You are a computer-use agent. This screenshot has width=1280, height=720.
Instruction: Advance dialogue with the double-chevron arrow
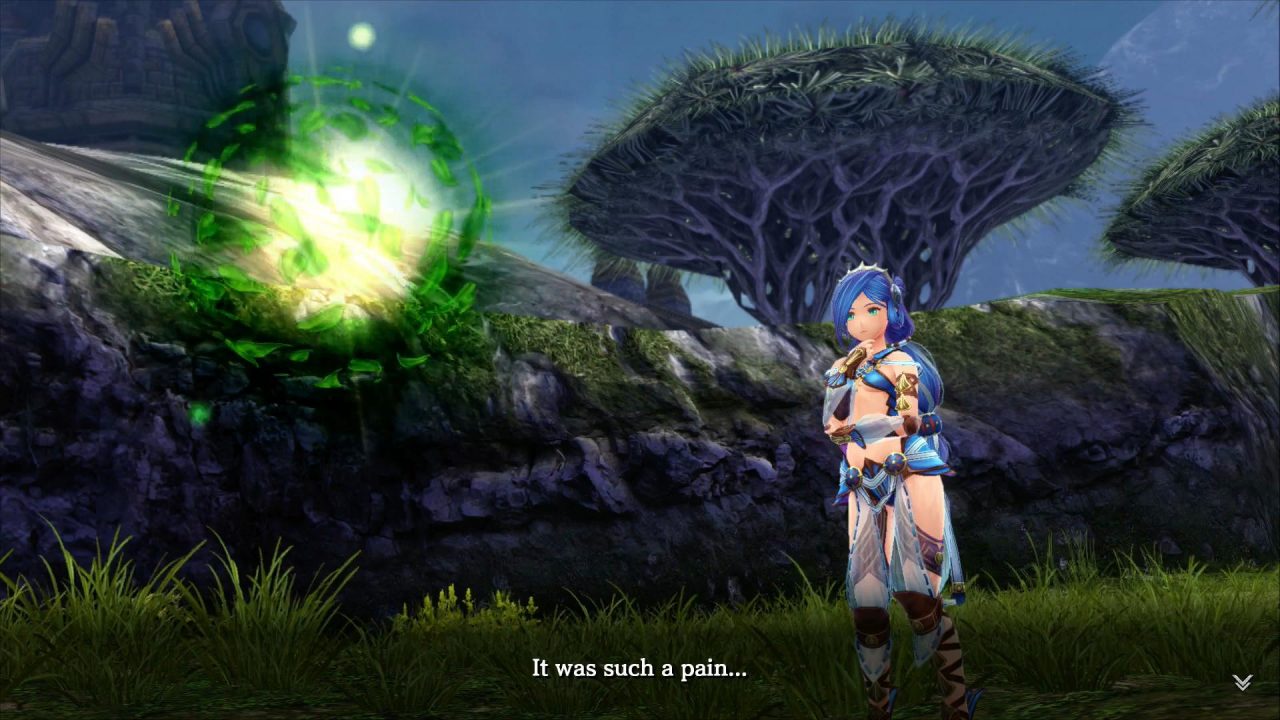coord(1242,682)
